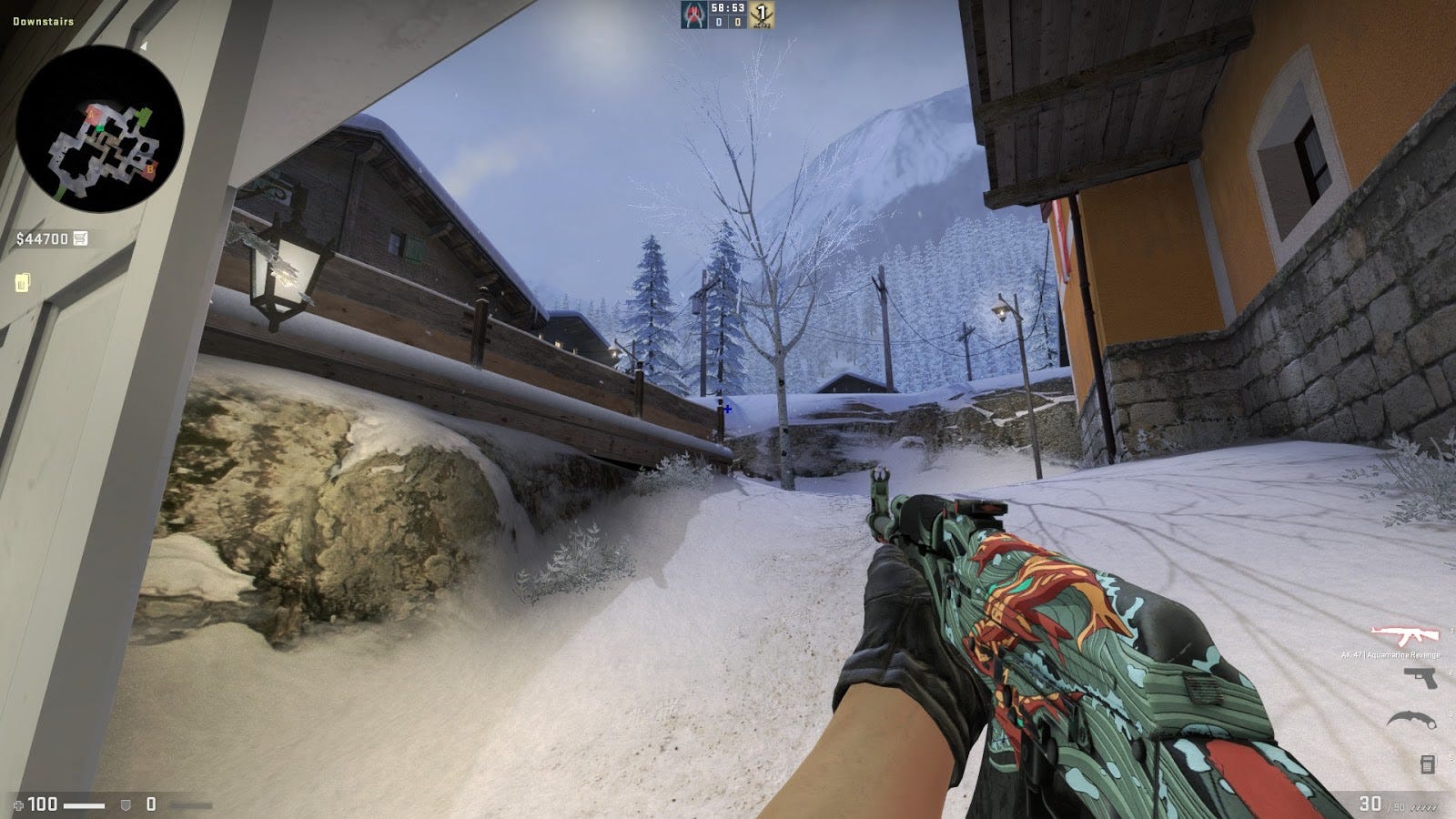1456x819 pixels.
Task: Click the reserve ammo count 90
Action: 1399,806
